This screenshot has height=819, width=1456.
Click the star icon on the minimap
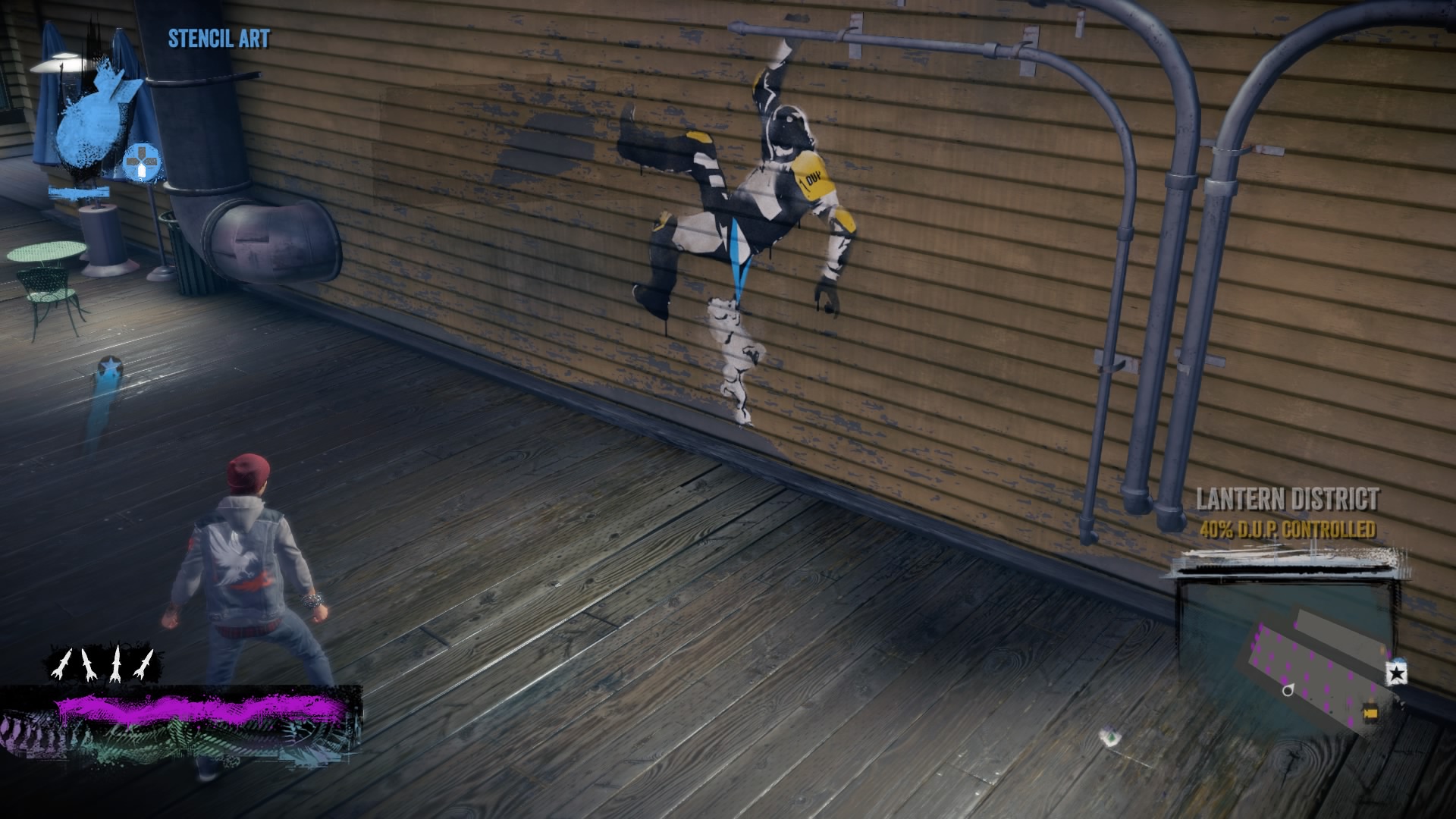point(1396,673)
